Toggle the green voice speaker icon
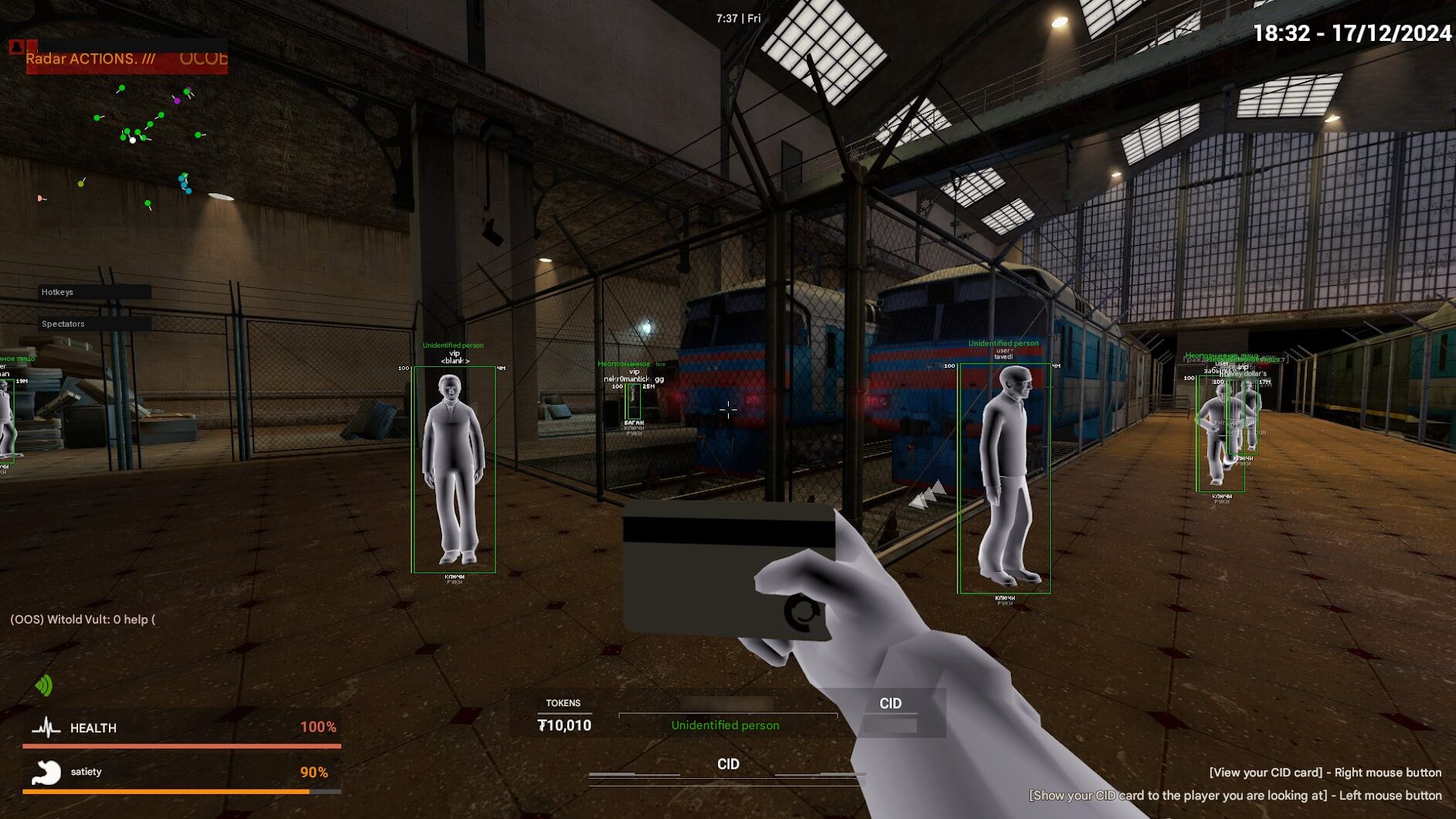Image resolution: width=1456 pixels, height=819 pixels. [44, 685]
